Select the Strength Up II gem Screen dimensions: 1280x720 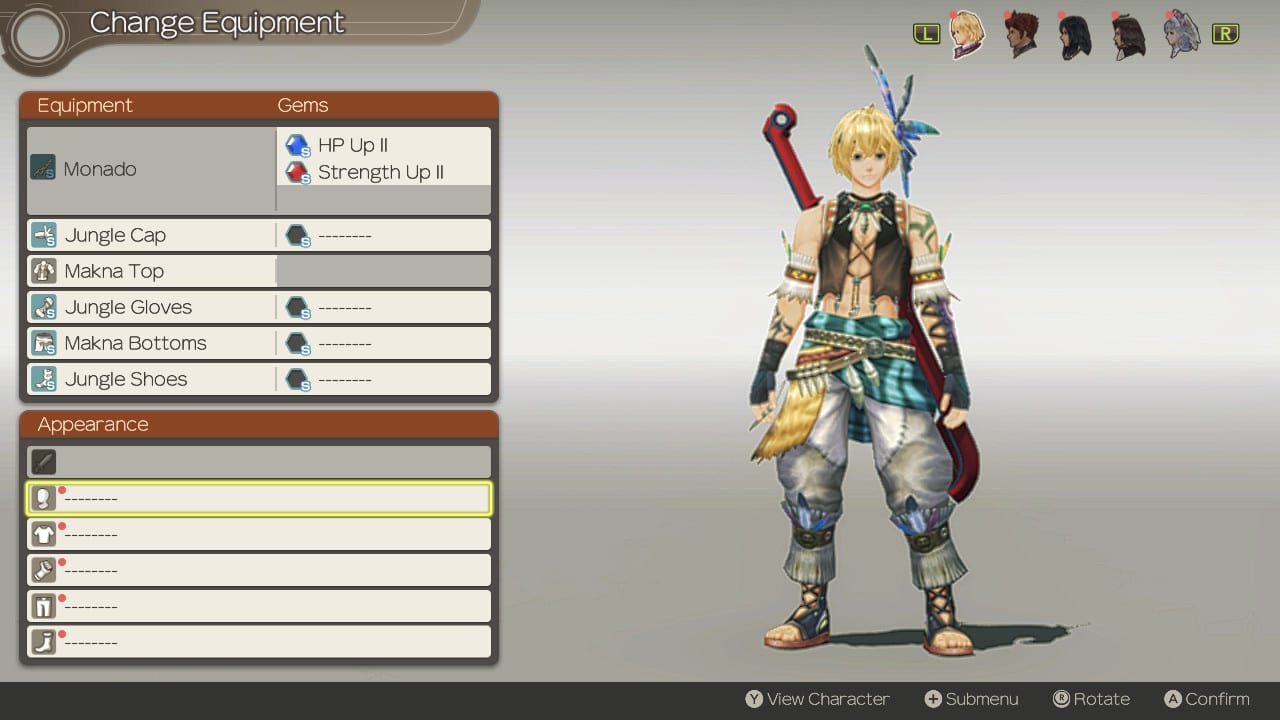point(380,173)
